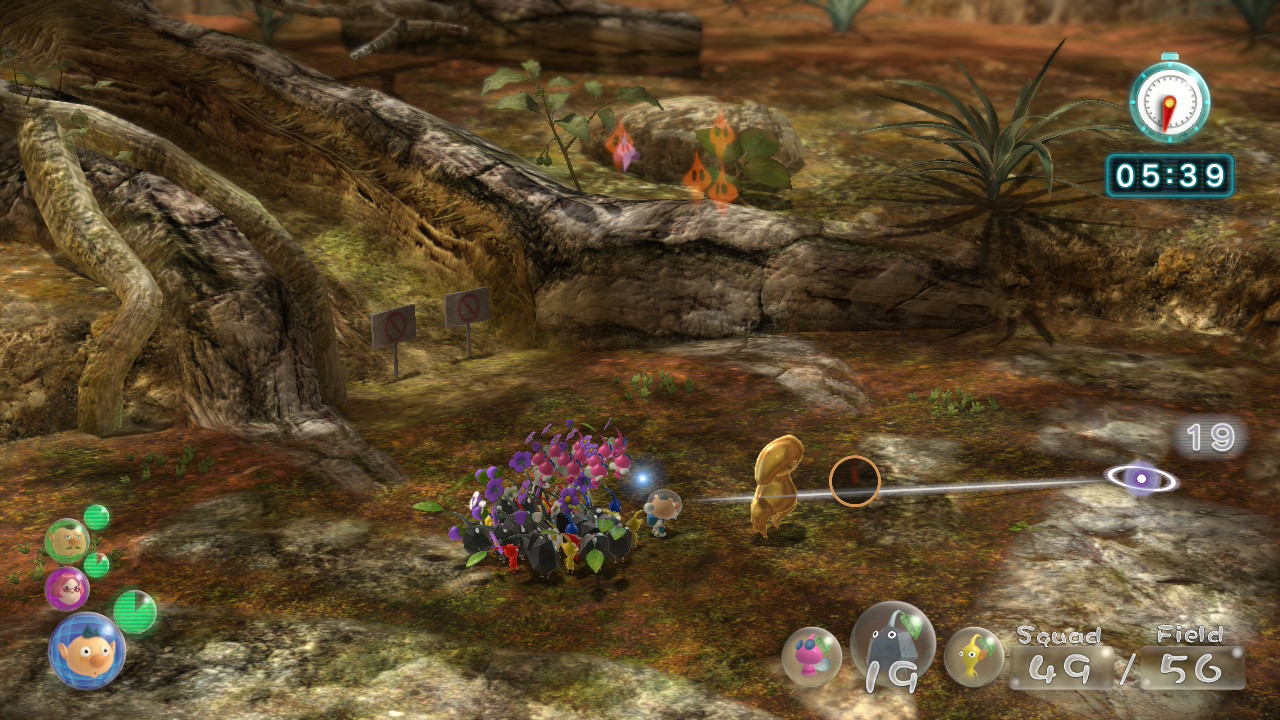Pick the Yellow Pikmin bubble
The width and height of the screenshot is (1280, 720).
[973, 657]
